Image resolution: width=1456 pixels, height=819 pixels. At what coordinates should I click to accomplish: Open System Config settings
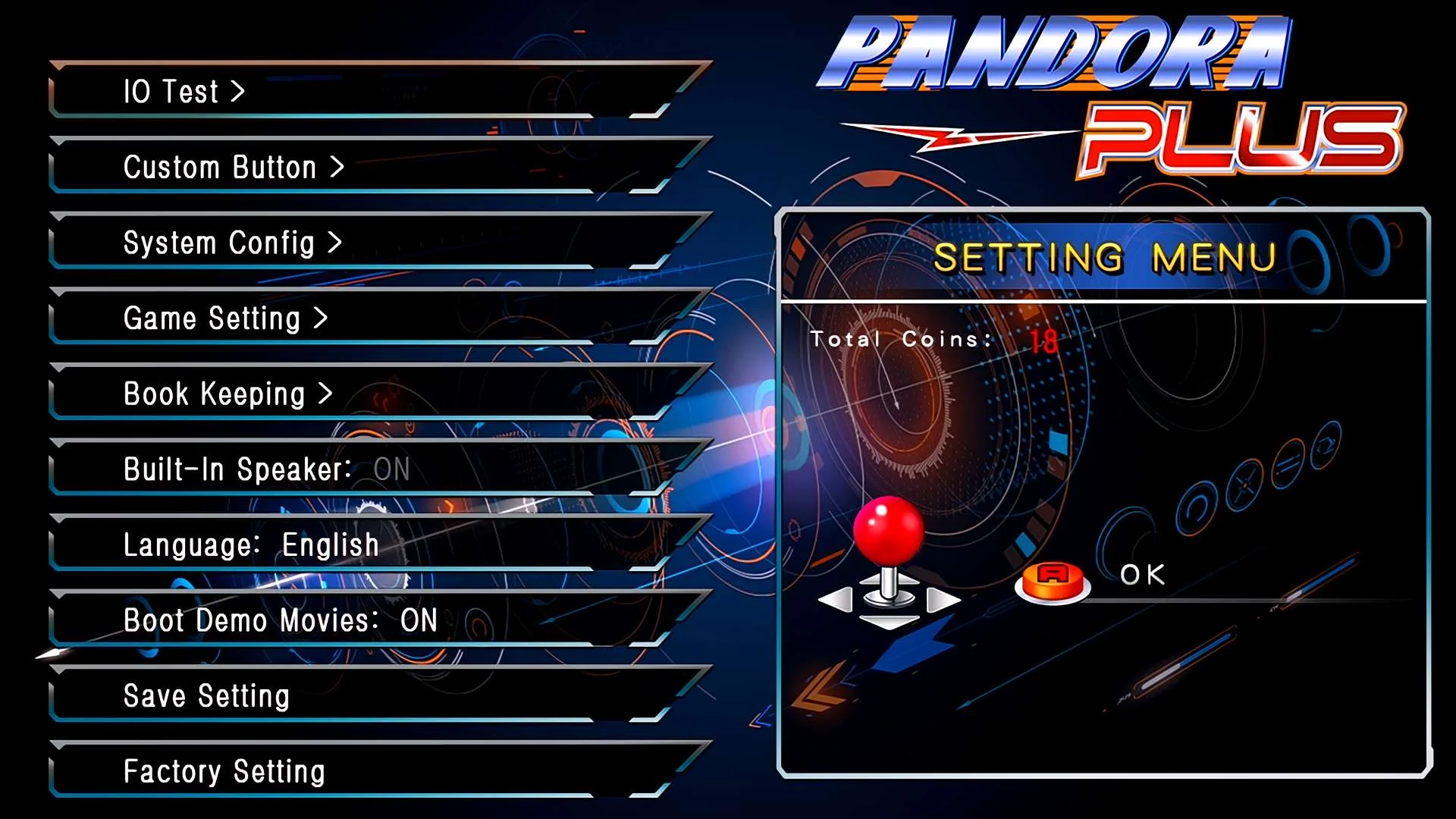pos(232,243)
